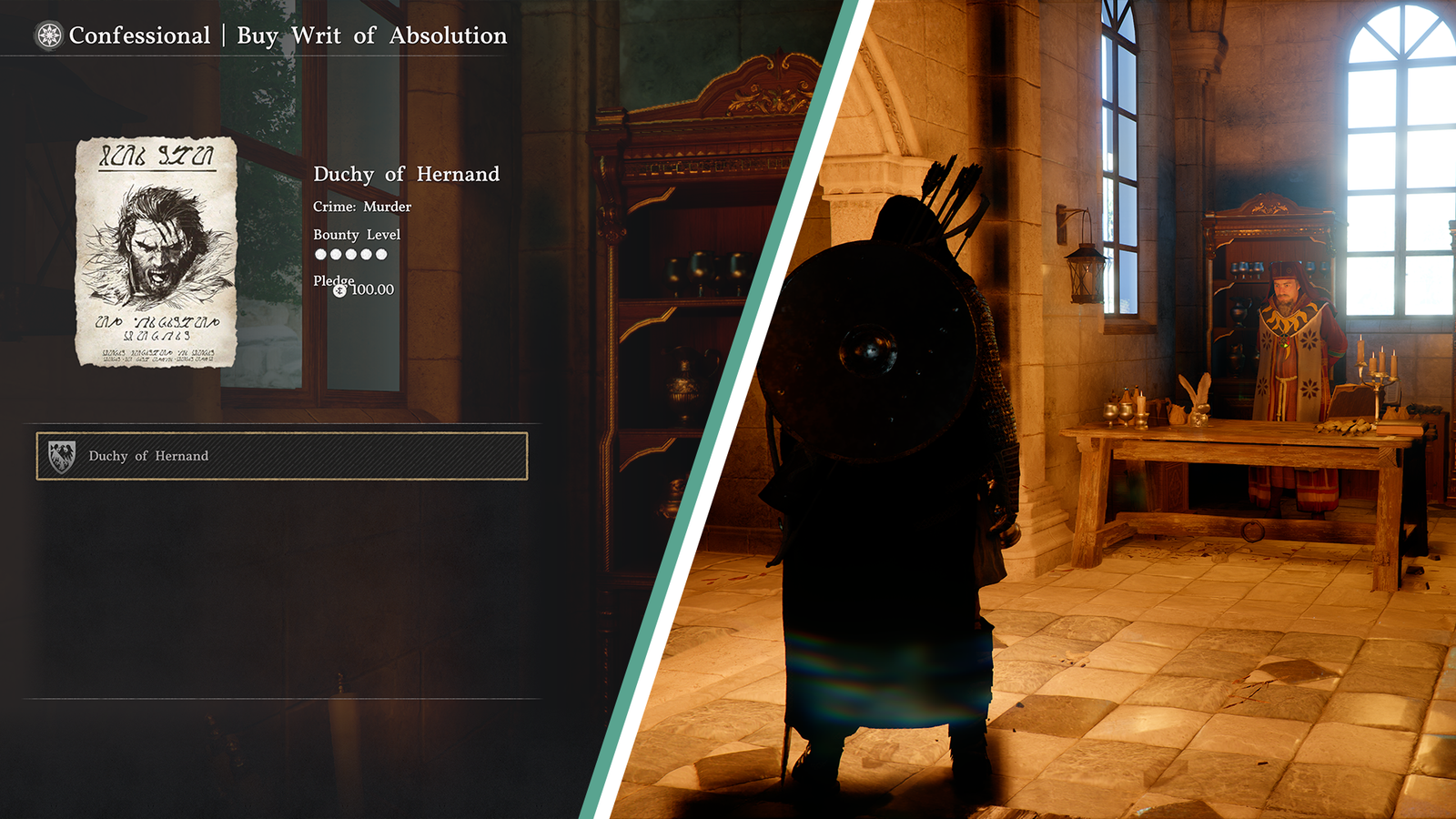Select the Duchy of Hernand list row
Screen dimensions: 1456x819
(282, 456)
